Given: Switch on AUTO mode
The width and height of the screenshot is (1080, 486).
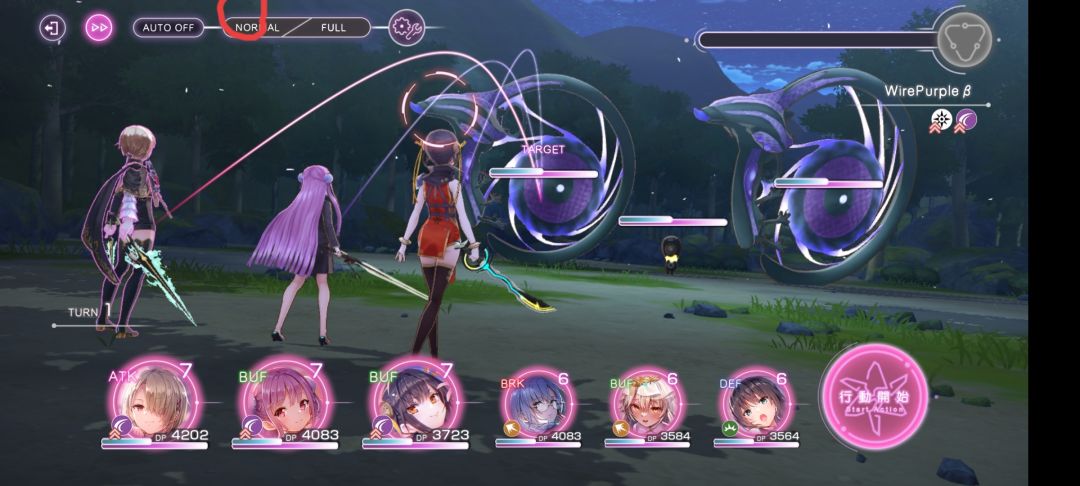Looking at the screenshot, I should coord(167,28).
